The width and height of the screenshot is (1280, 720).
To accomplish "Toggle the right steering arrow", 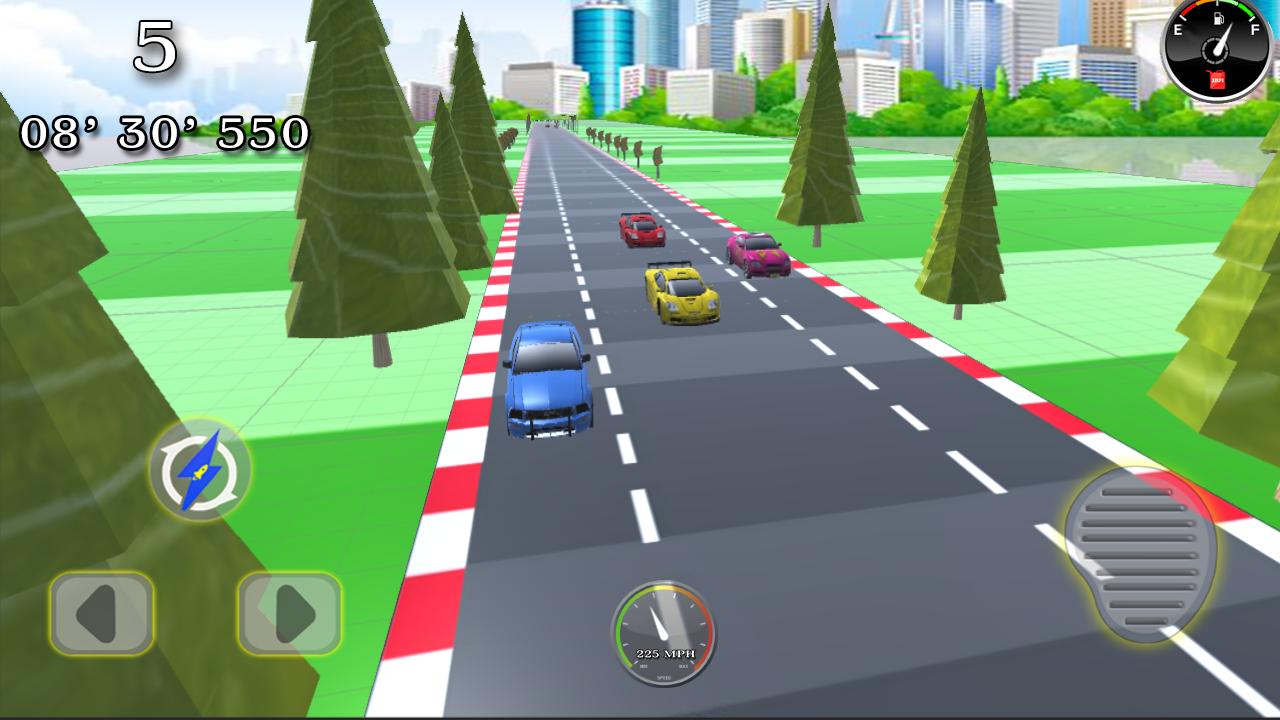I will click(286, 611).
